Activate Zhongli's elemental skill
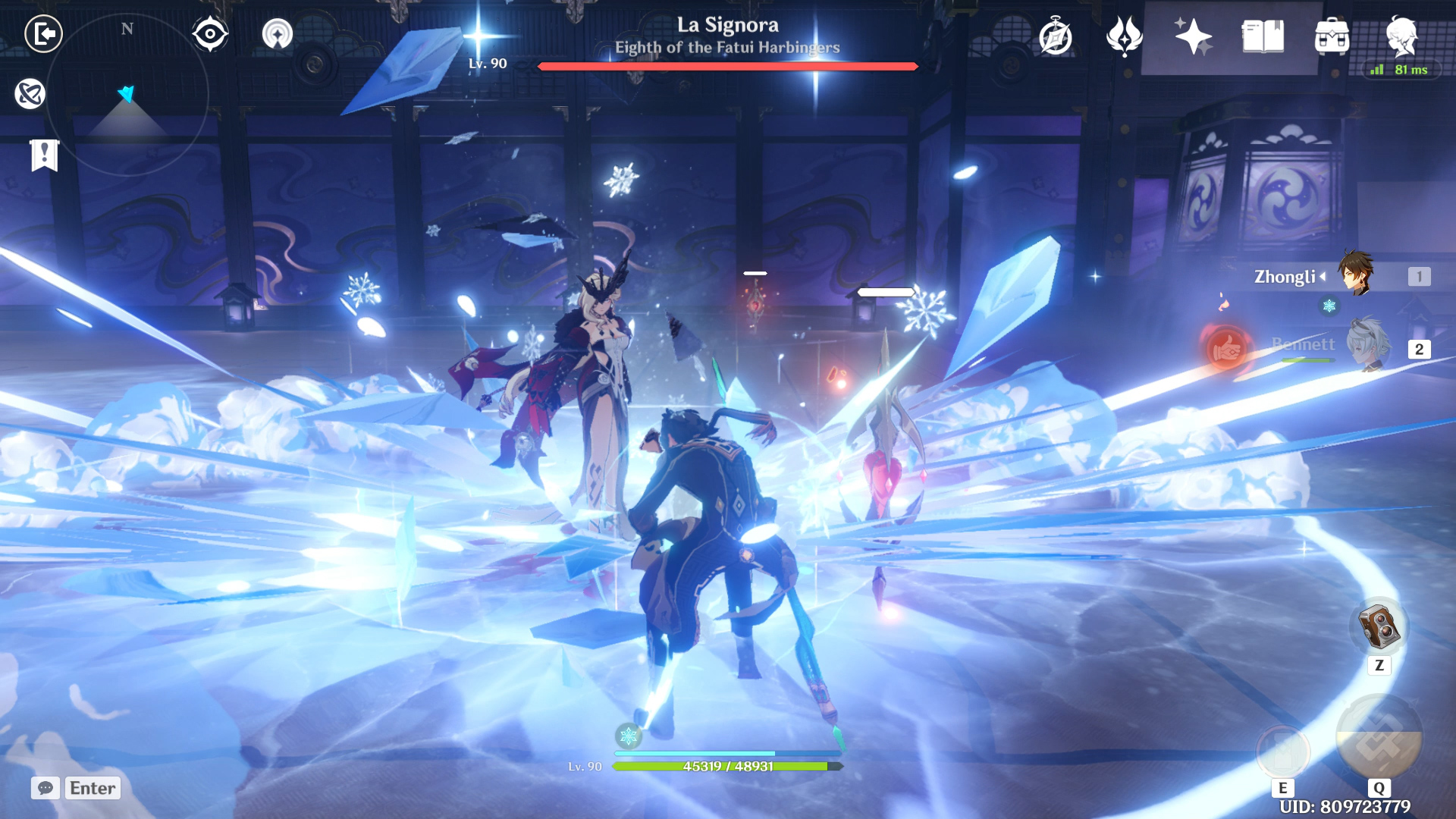Screen dimensions: 1456x819 (1283, 751)
